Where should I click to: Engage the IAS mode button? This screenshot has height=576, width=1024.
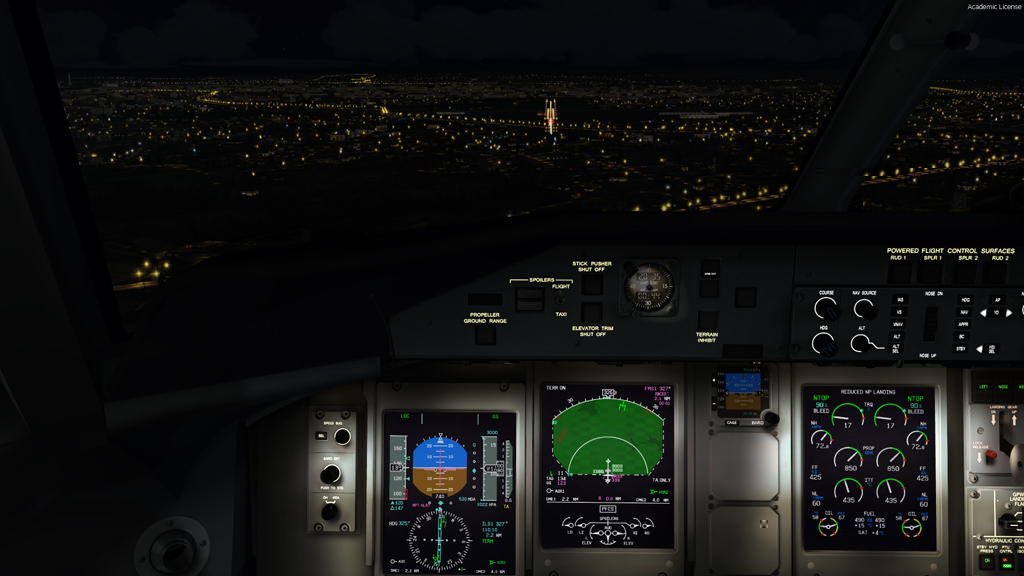tap(899, 299)
